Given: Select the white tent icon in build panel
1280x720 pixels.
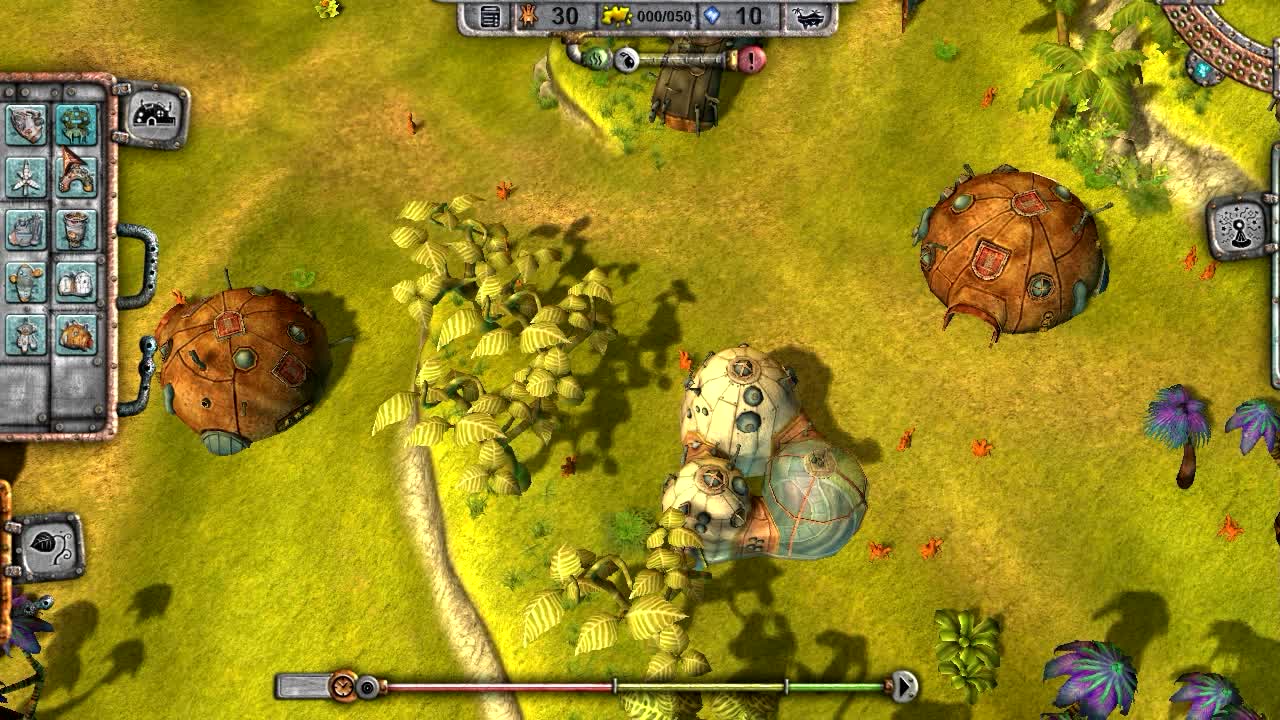Looking at the screenshot, I should click(75, 281).
